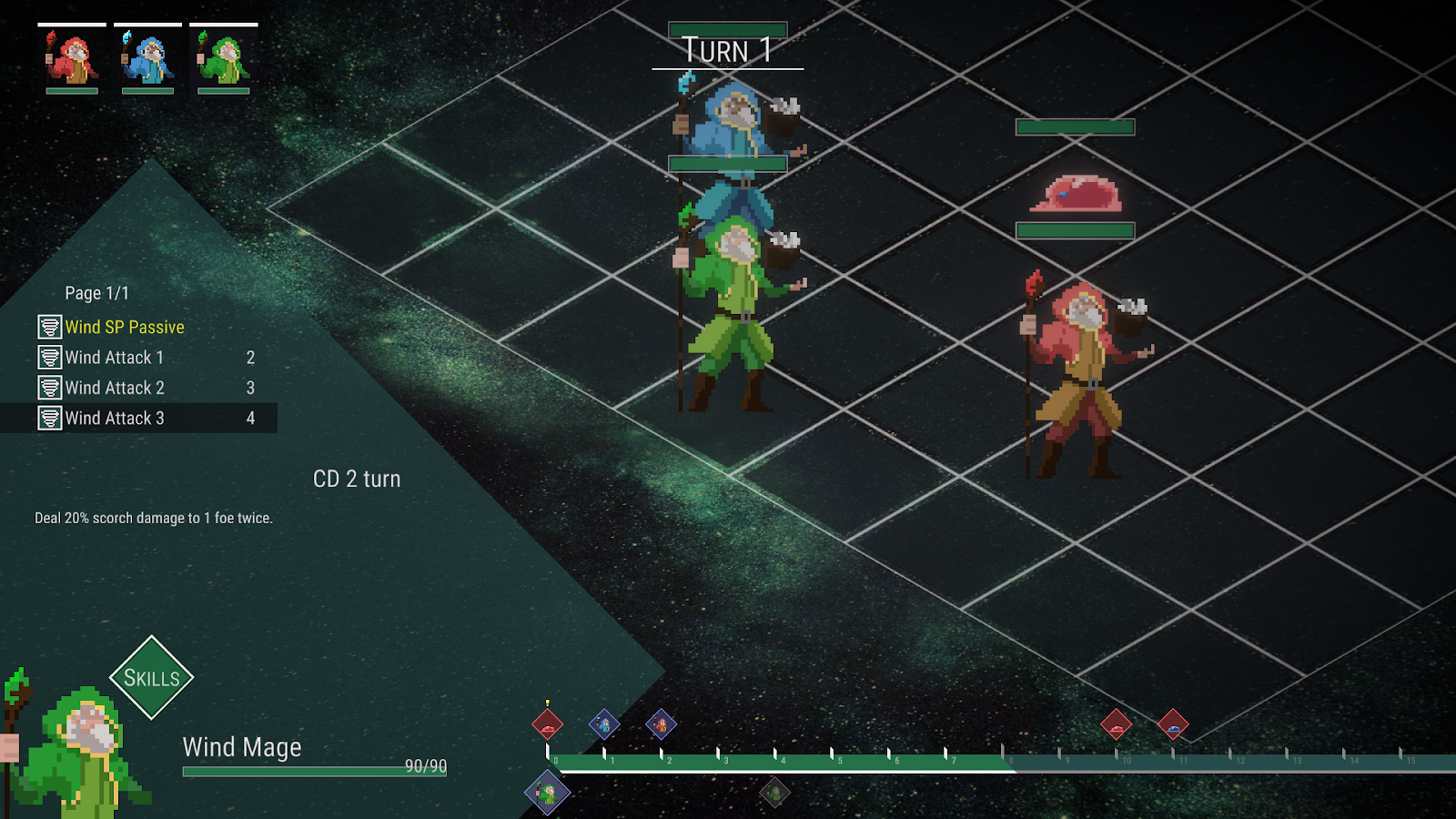Click the blue mage turn-order marker
Viewport: 1456px width, 819px height.
coord(604,724)
